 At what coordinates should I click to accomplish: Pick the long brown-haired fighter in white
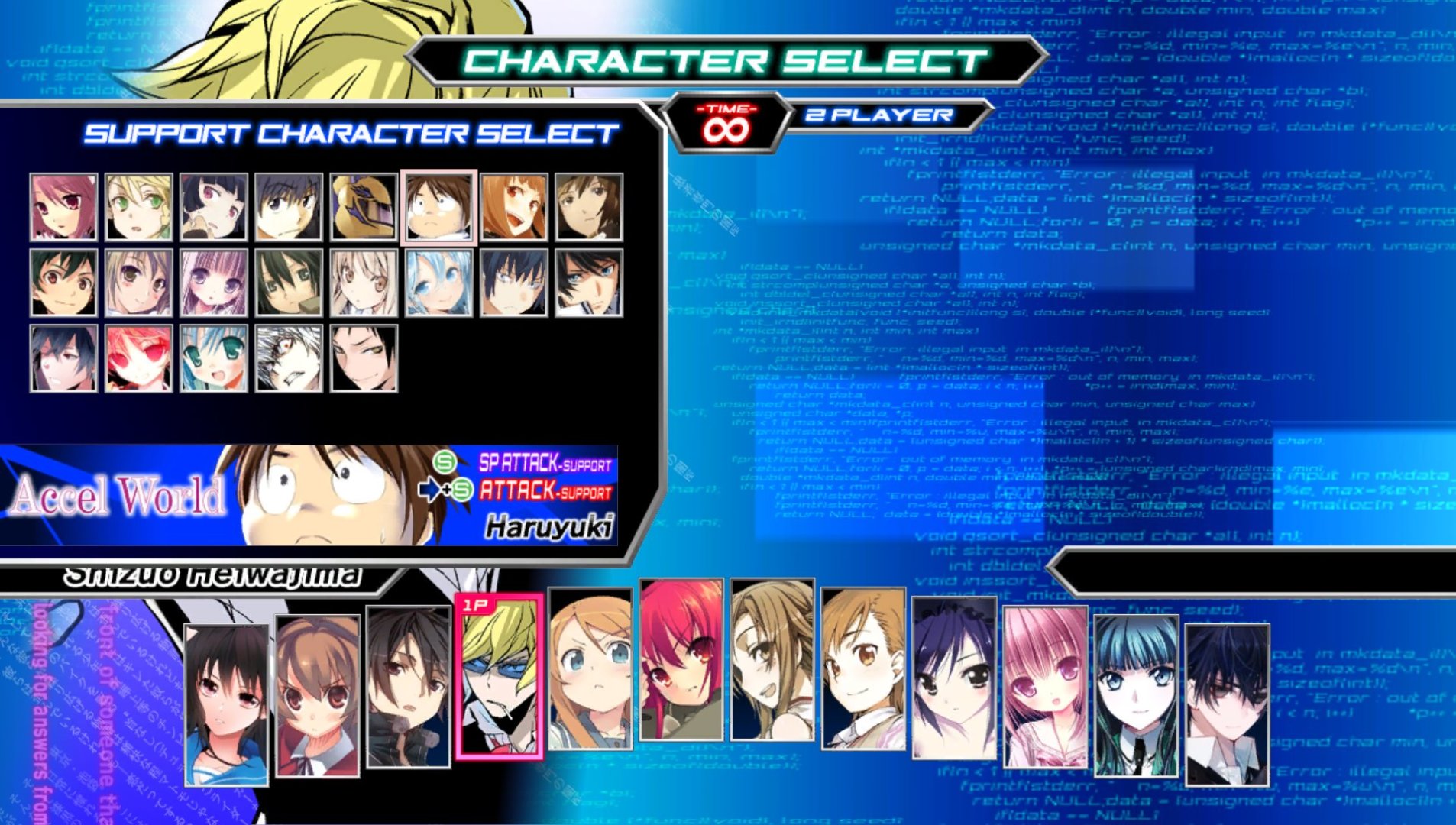pyautogui.click(x=772, y=660)
